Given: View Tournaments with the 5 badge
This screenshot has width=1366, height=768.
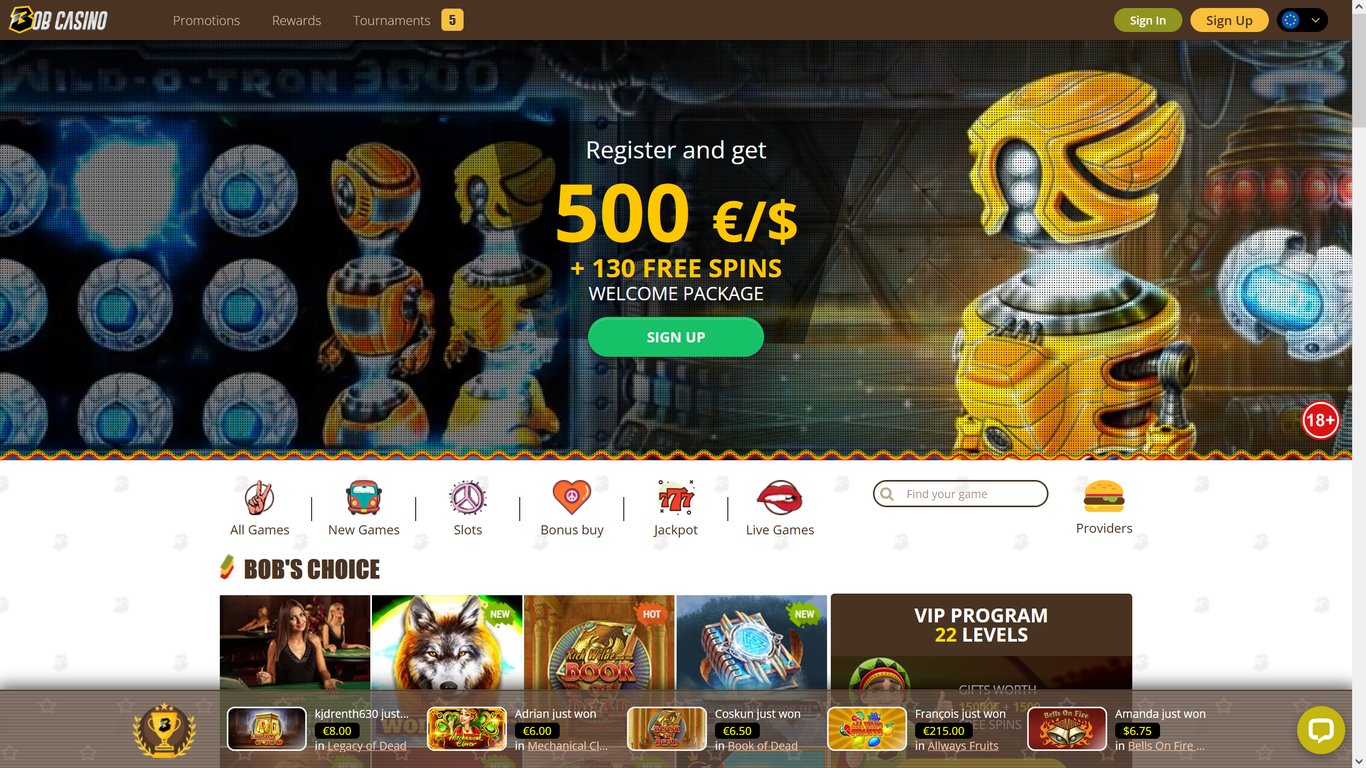Looking at the screenshot, I should click(x=391, y=19).
